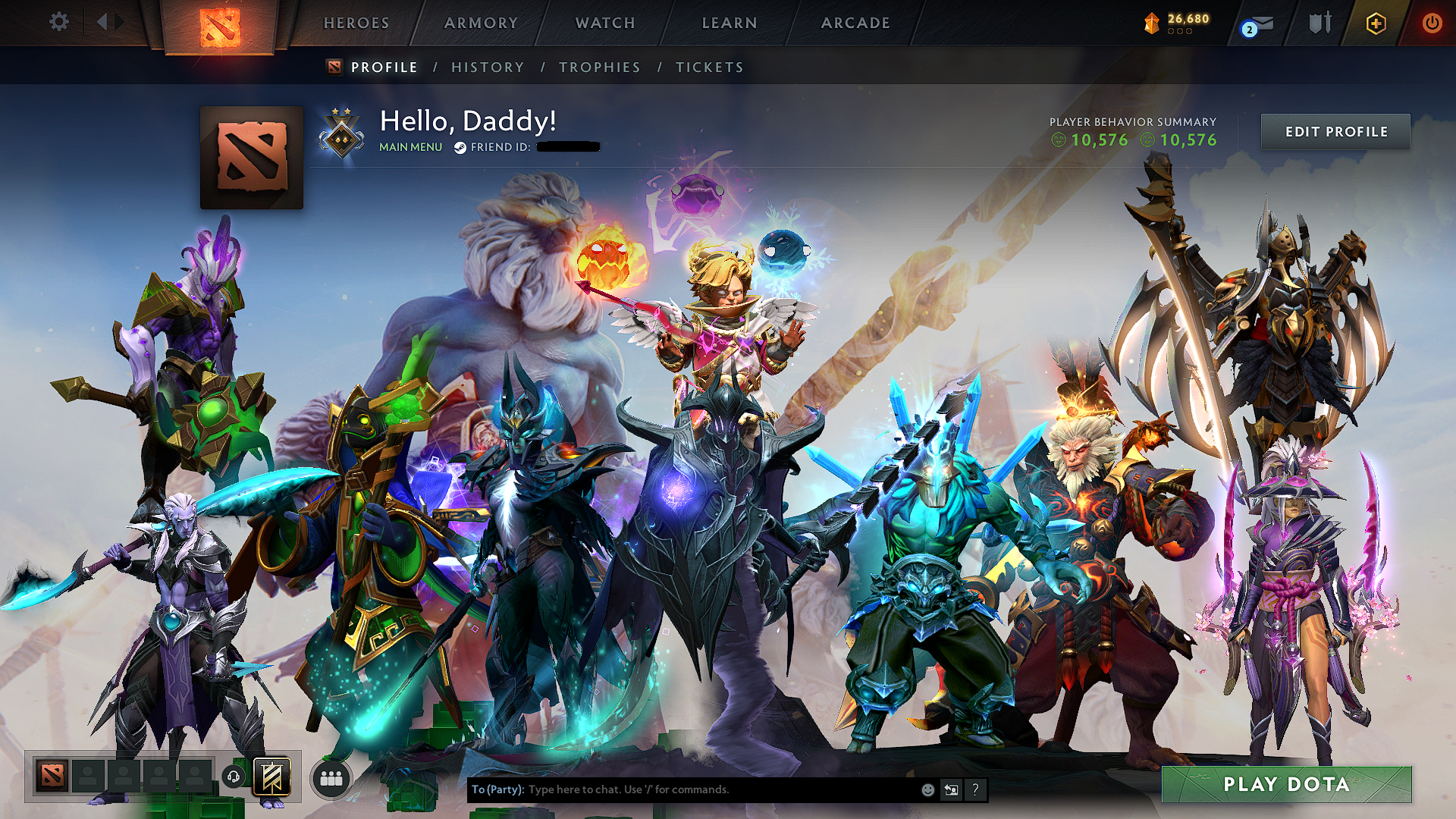Open the Arcade section
Image resolution: width=1456 pixels, height=819 pixels.
(x=855, y=24)
